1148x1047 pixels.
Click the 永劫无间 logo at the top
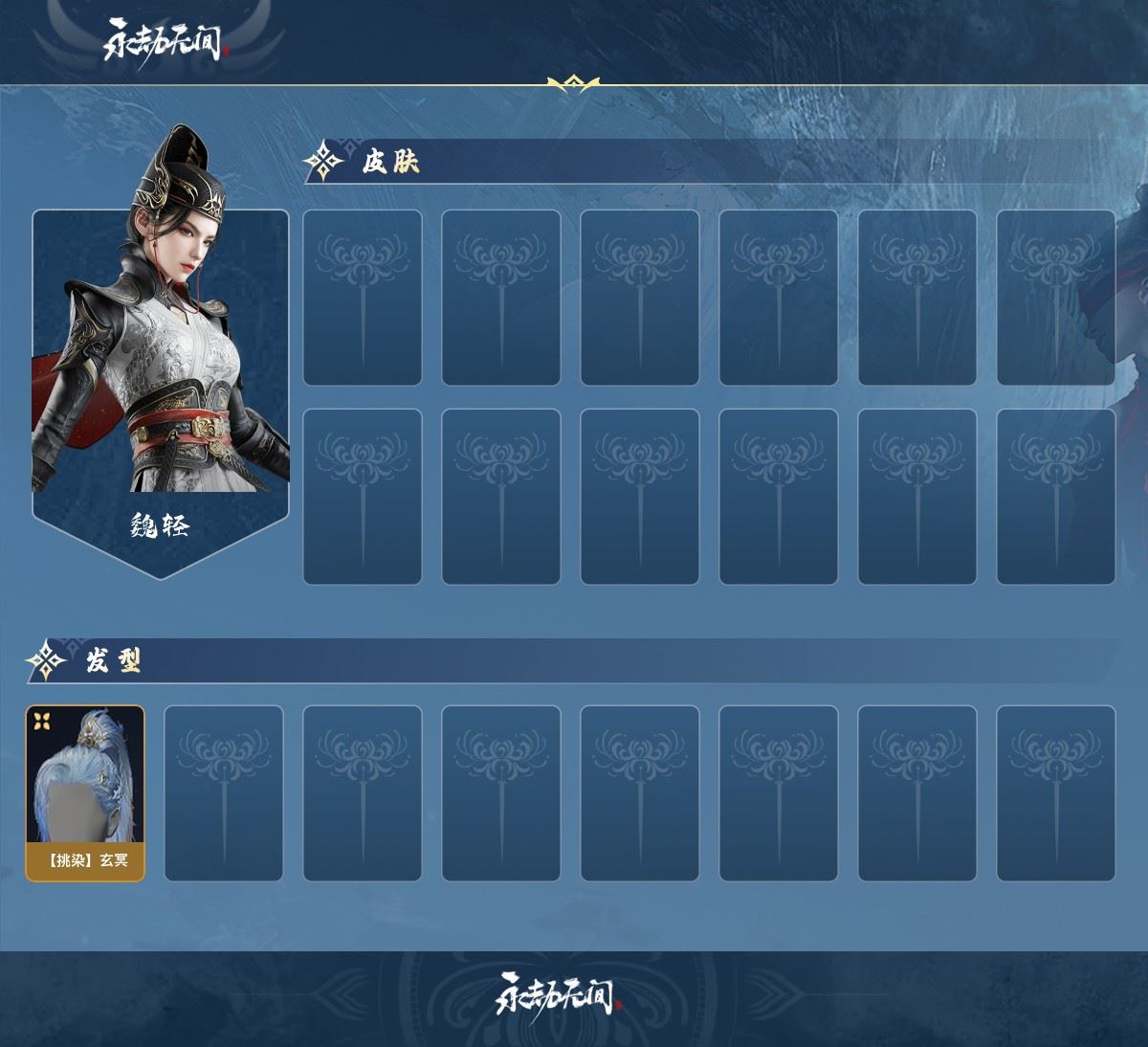point(166,39)
